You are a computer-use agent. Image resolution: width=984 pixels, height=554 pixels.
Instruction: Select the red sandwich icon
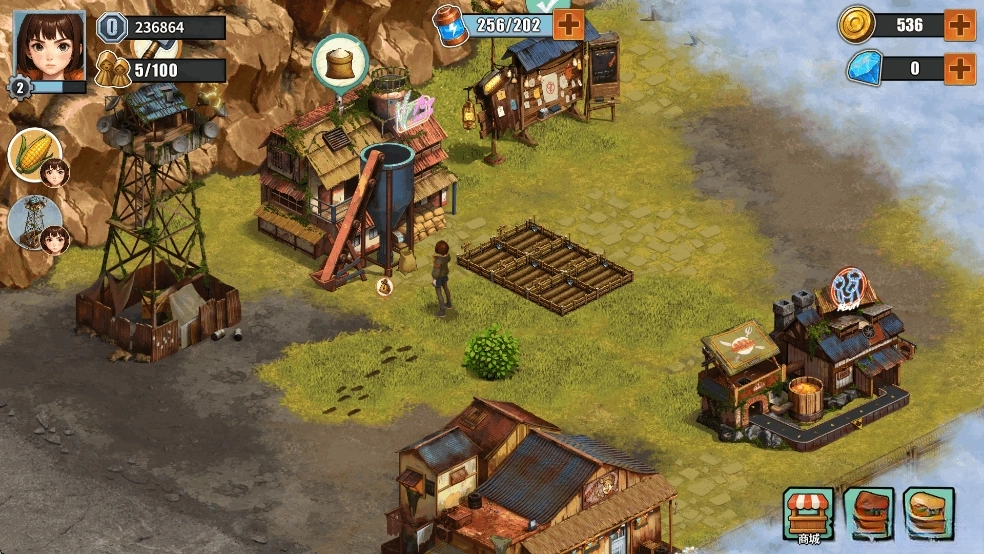coord(868,513)
